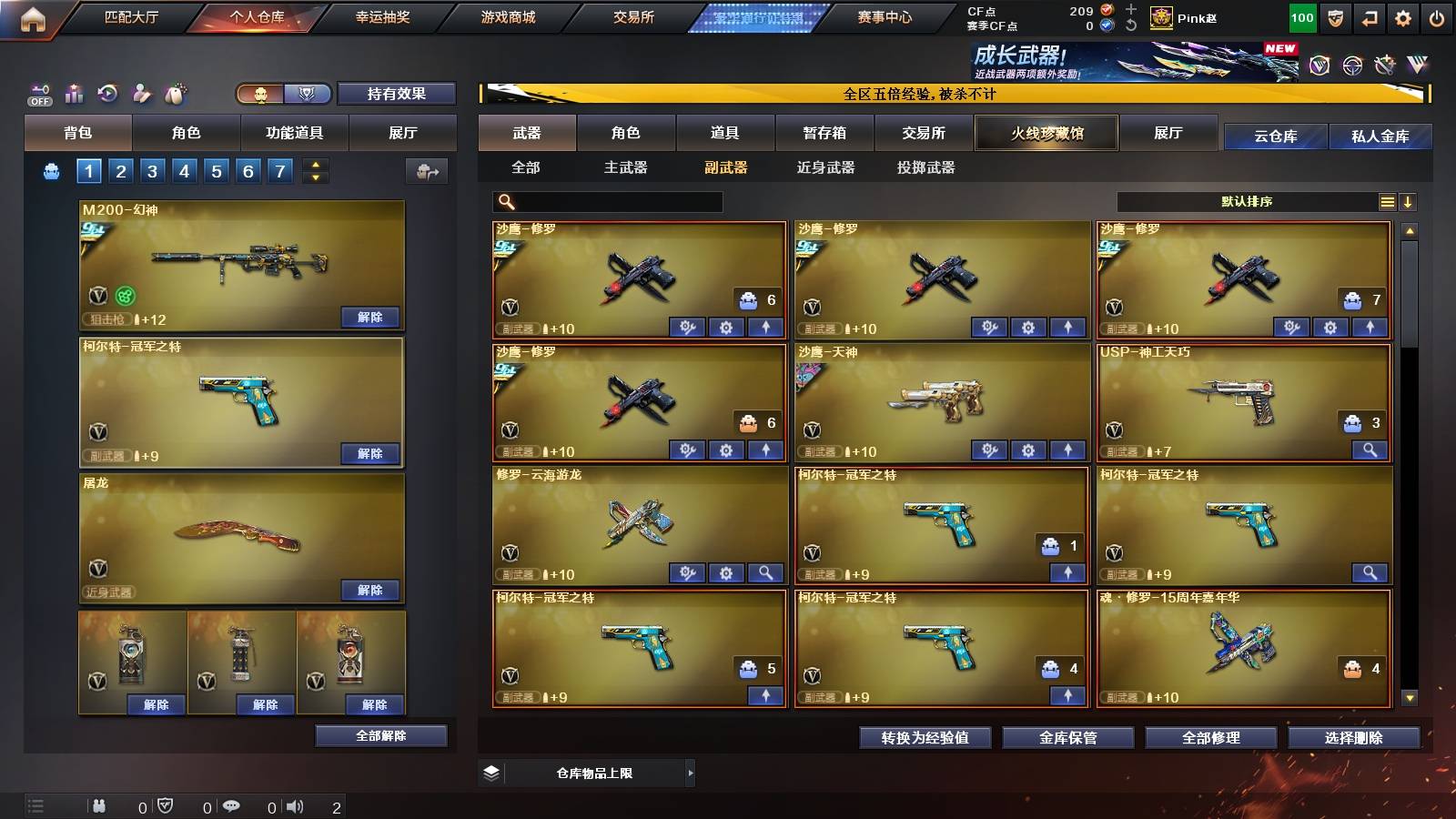The image size is (1456, 819).
Task: Click the 全部解除 button below the backpack
Action: [381, 735]
